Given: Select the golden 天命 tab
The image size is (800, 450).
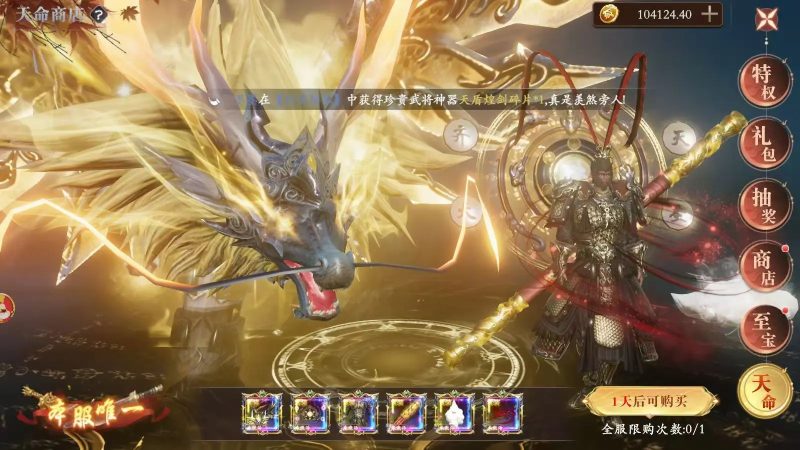Looking at the screenshot, I should tap(764, 391).
